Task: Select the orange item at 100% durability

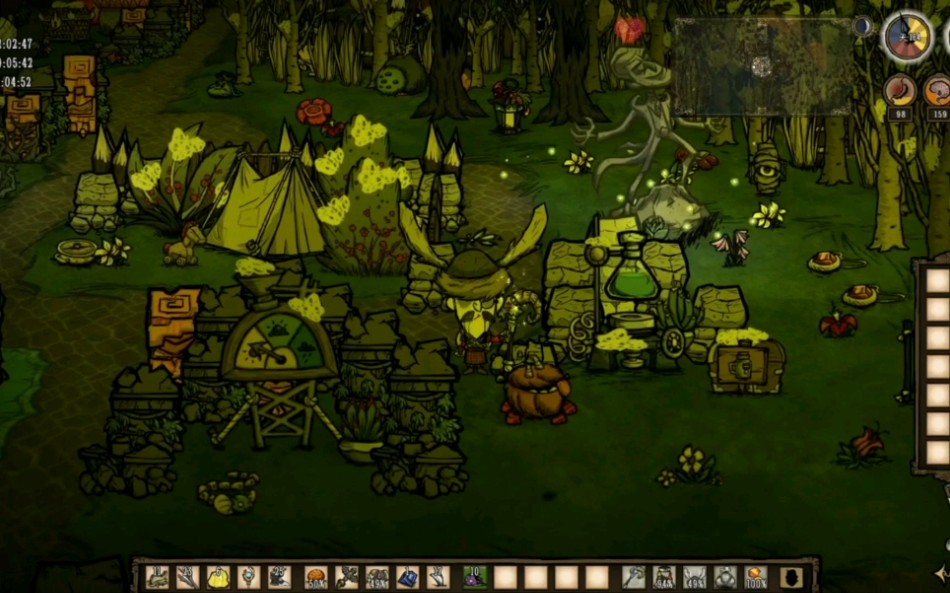Action: click(x=756, y=577)
